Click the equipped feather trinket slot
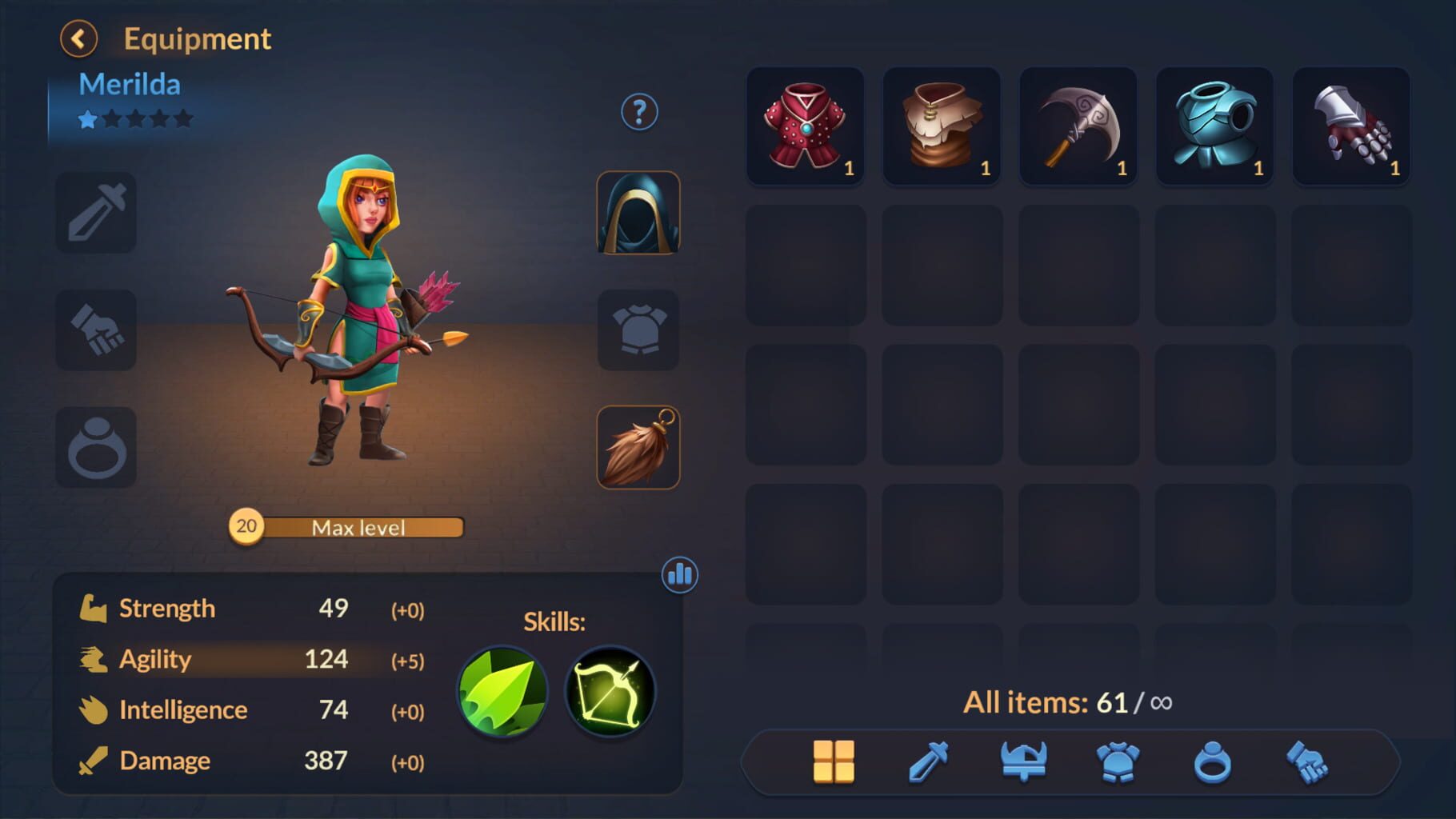1456x819 pixels. 638,447
